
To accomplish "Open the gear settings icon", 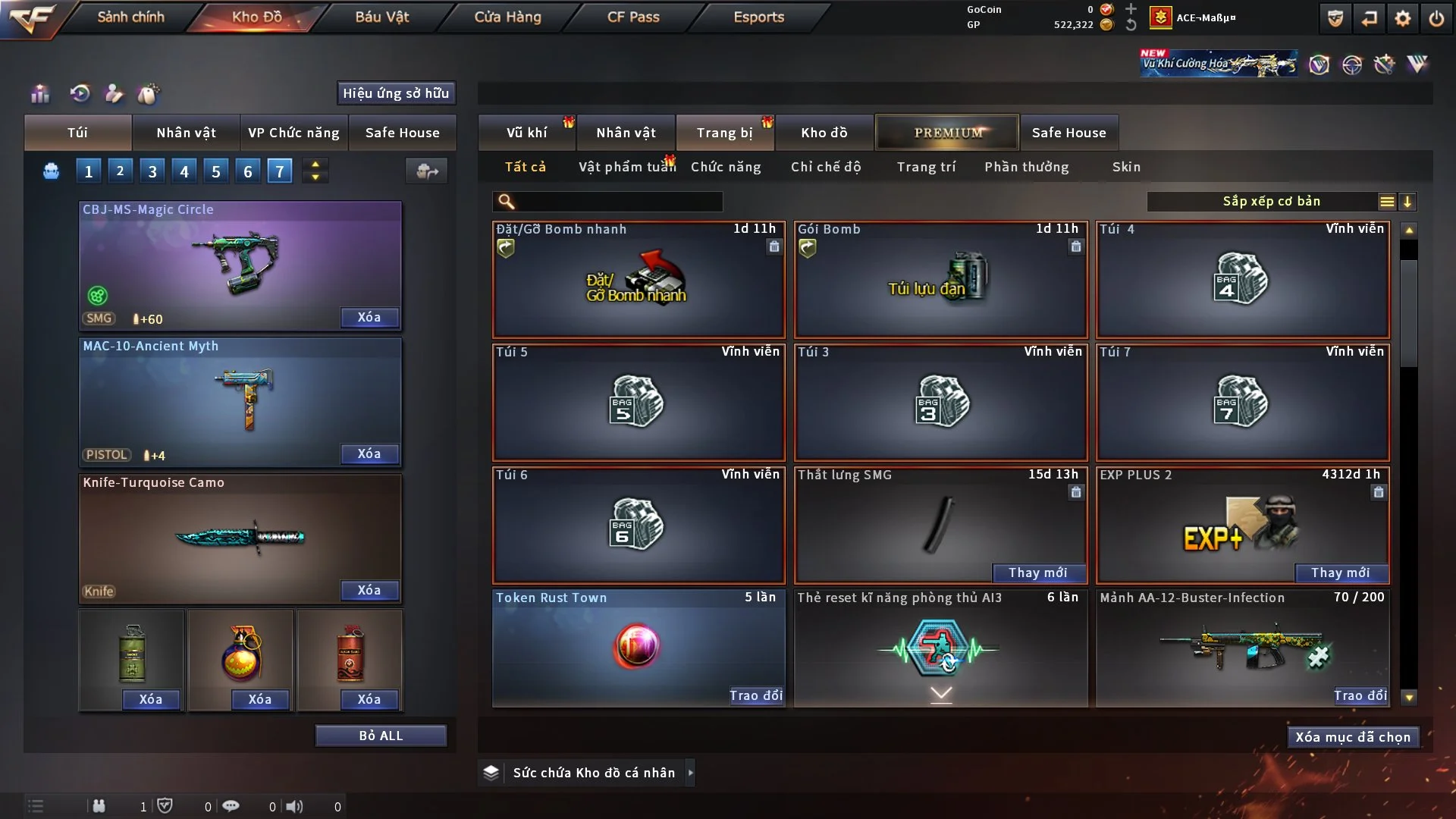I will pyautogui.click(x=1402, y=18).
